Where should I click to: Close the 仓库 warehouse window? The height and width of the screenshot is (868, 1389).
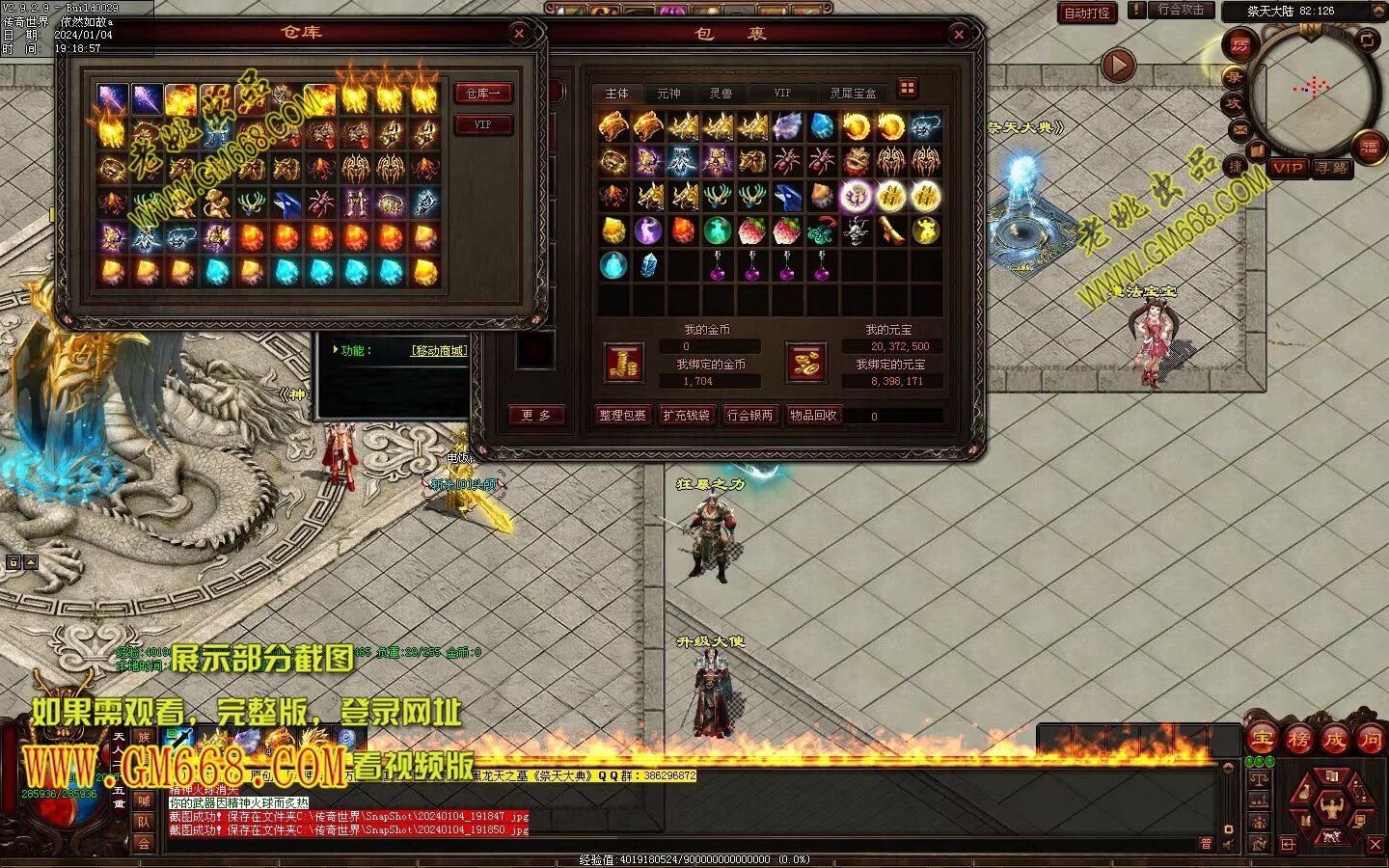pyautogui.click(x=519, y=34)
